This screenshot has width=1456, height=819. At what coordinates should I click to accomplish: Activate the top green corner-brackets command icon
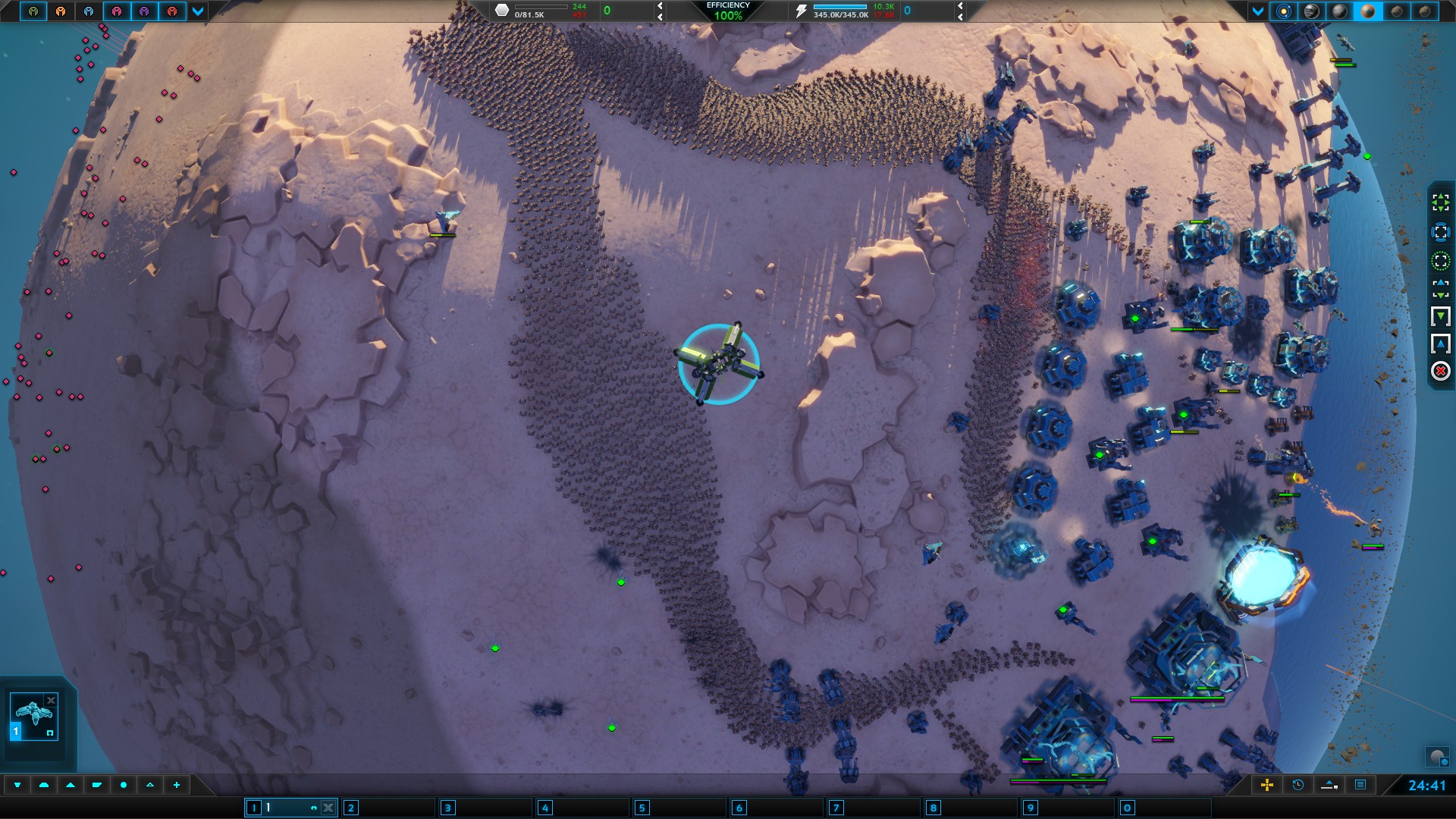pos(1440,202)
